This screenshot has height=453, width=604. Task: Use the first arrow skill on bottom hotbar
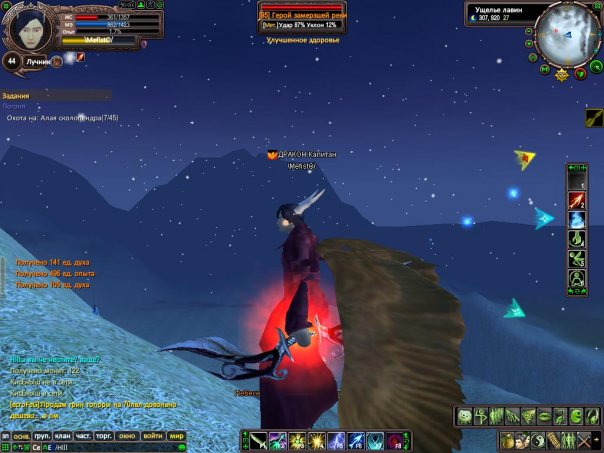tap(255, 440)
